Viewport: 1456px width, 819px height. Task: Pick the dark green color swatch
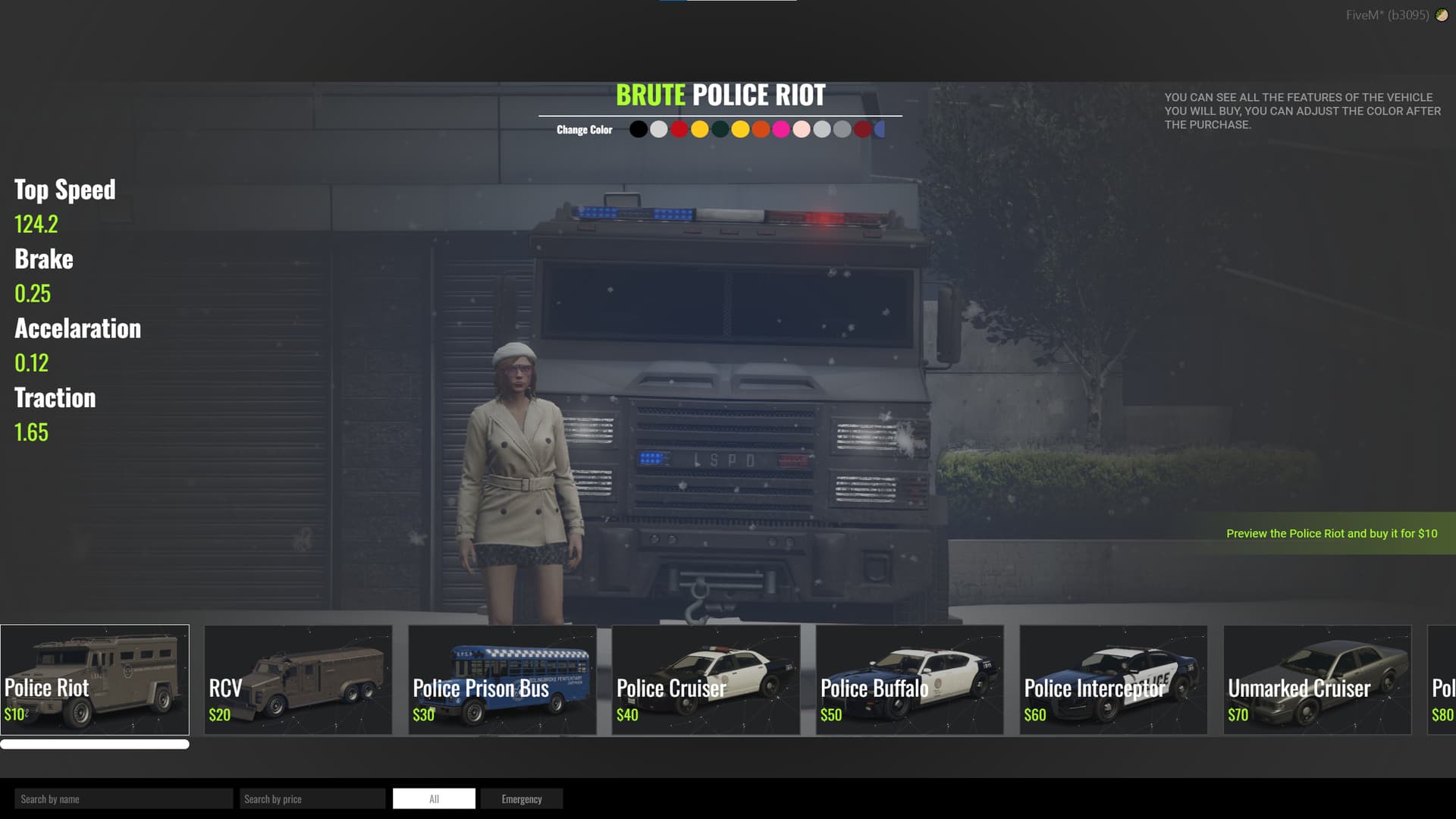pos(720,130)
